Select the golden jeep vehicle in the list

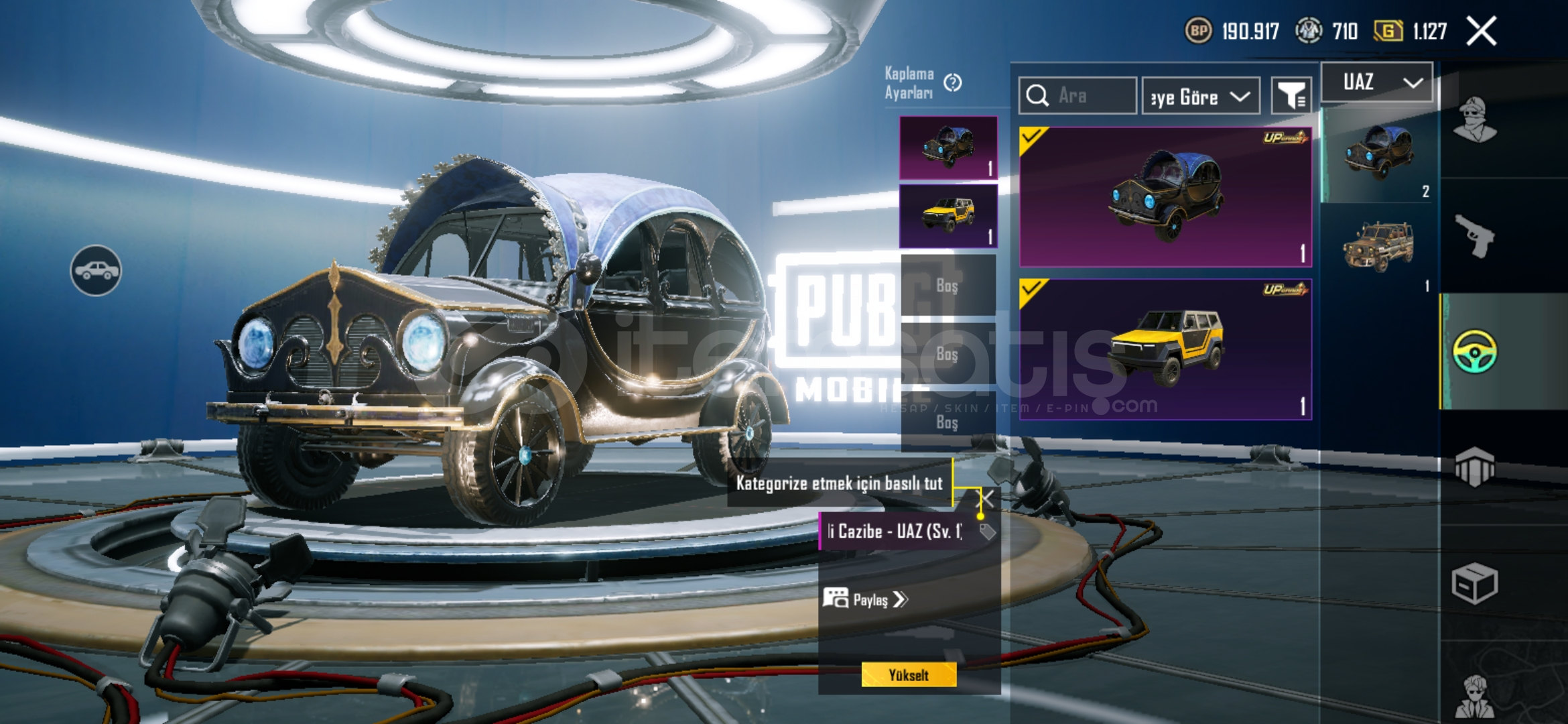(x=1378, y=247)
